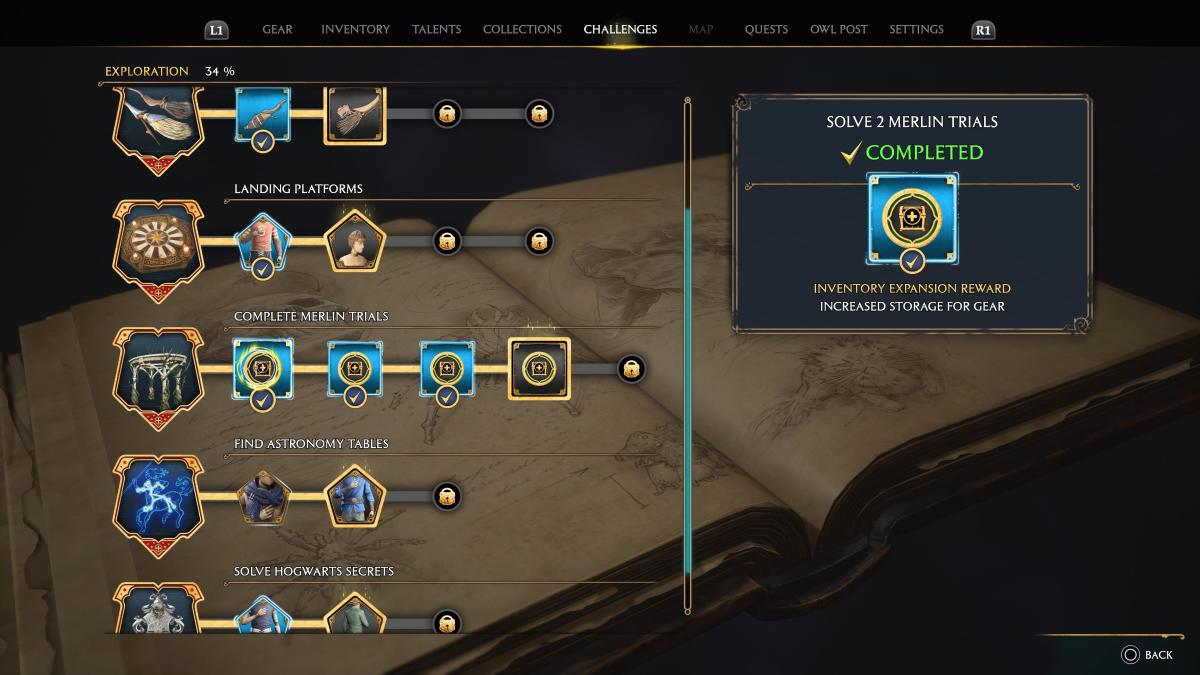Select the completed Landing Platforms outfit reward
The width and height of the screenshot is (1200, 675).
point(263,243)
